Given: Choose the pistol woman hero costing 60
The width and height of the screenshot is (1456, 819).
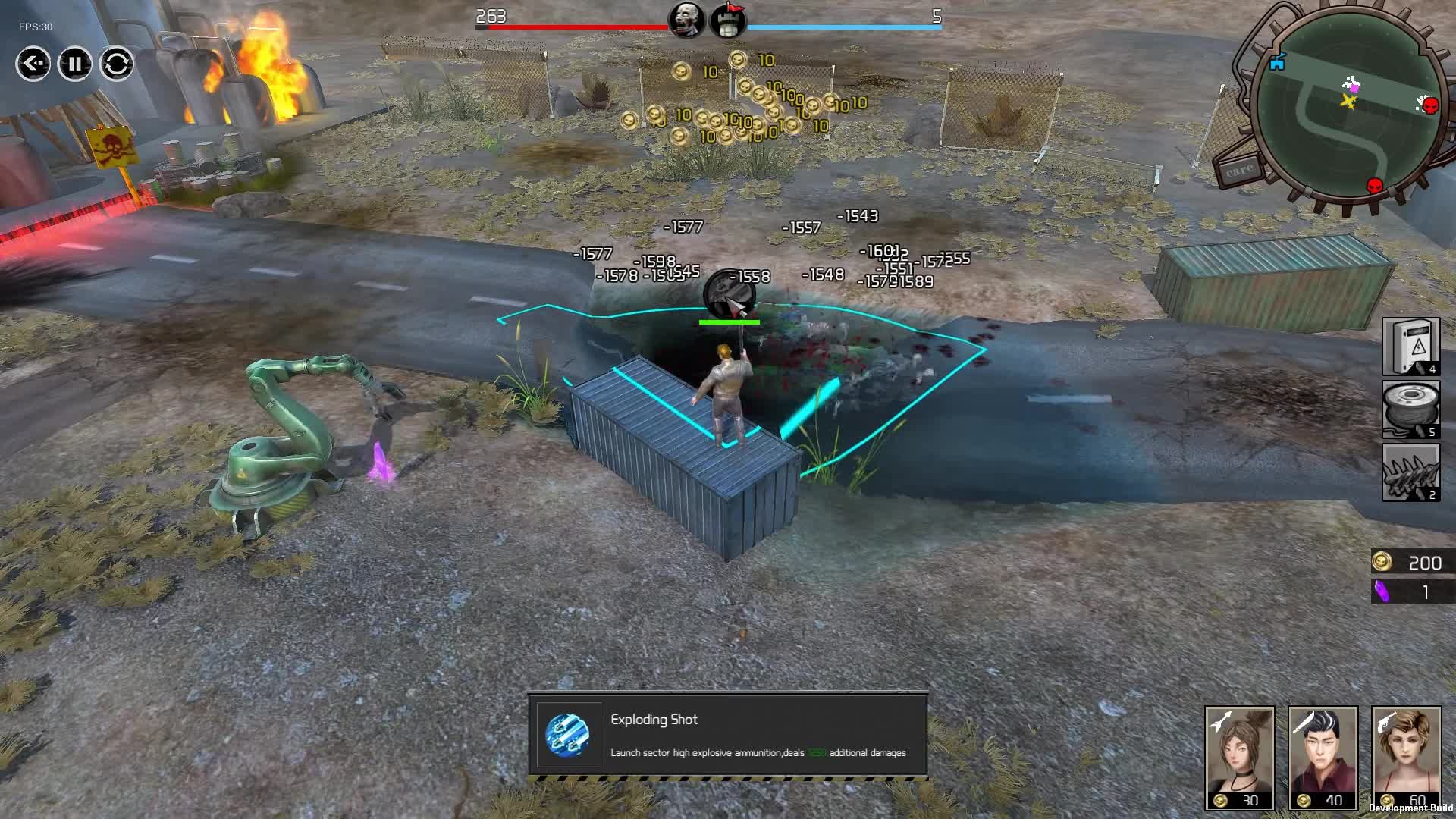Looking at the screenshot, I should [1406, 758].
